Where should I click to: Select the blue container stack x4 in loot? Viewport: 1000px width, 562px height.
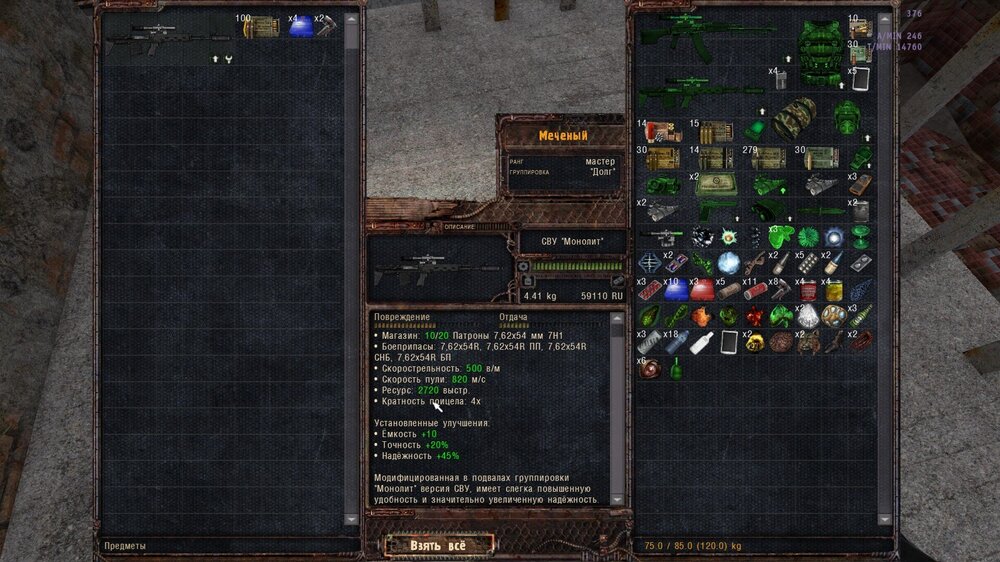[301, 27]
